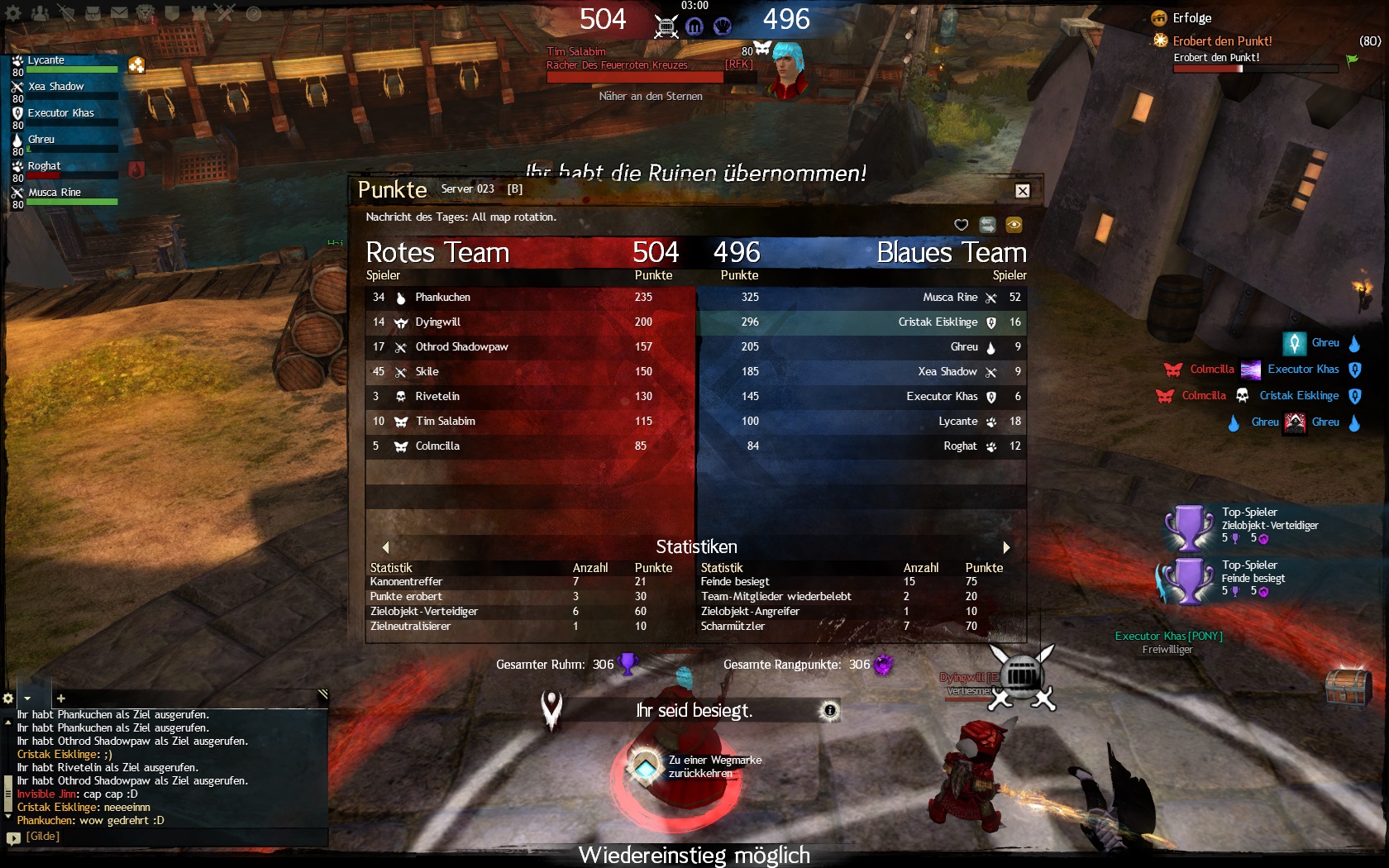1389x868 pixels.
Task: Open chat options gear icon
Action: point(8,699)
